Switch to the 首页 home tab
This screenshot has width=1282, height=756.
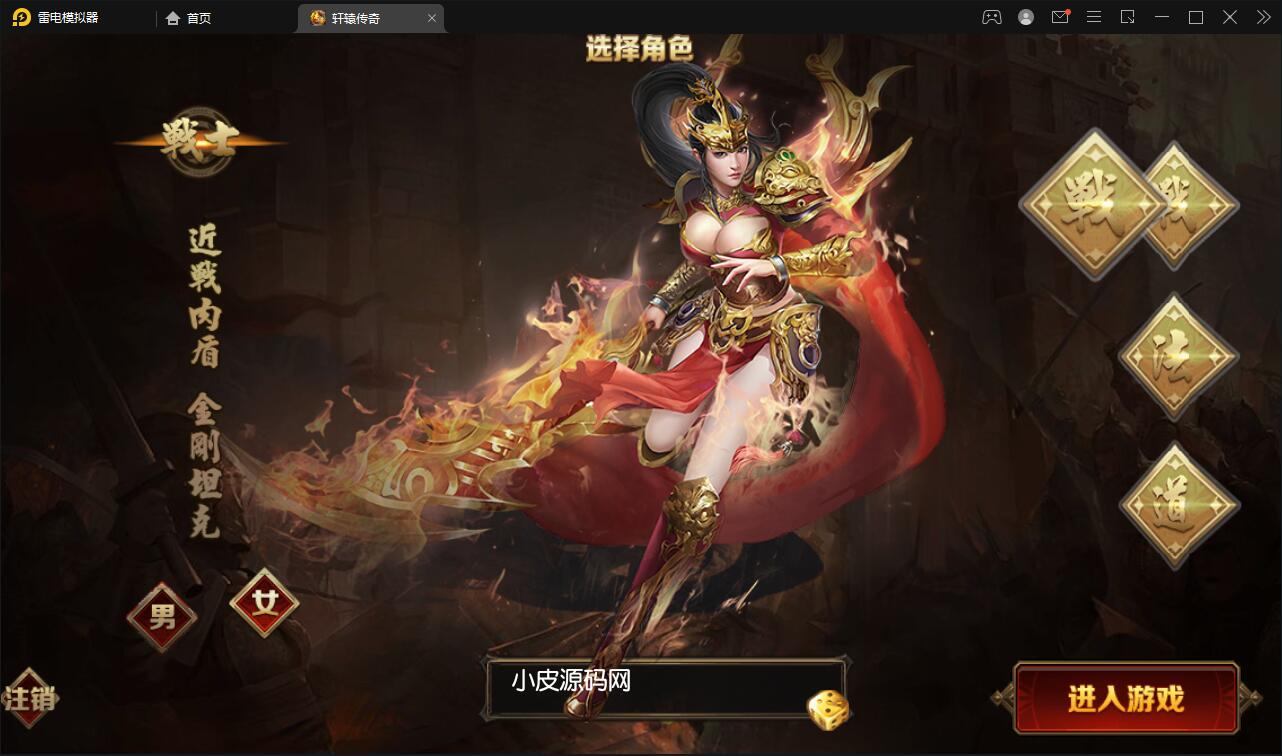pos(188,17)
